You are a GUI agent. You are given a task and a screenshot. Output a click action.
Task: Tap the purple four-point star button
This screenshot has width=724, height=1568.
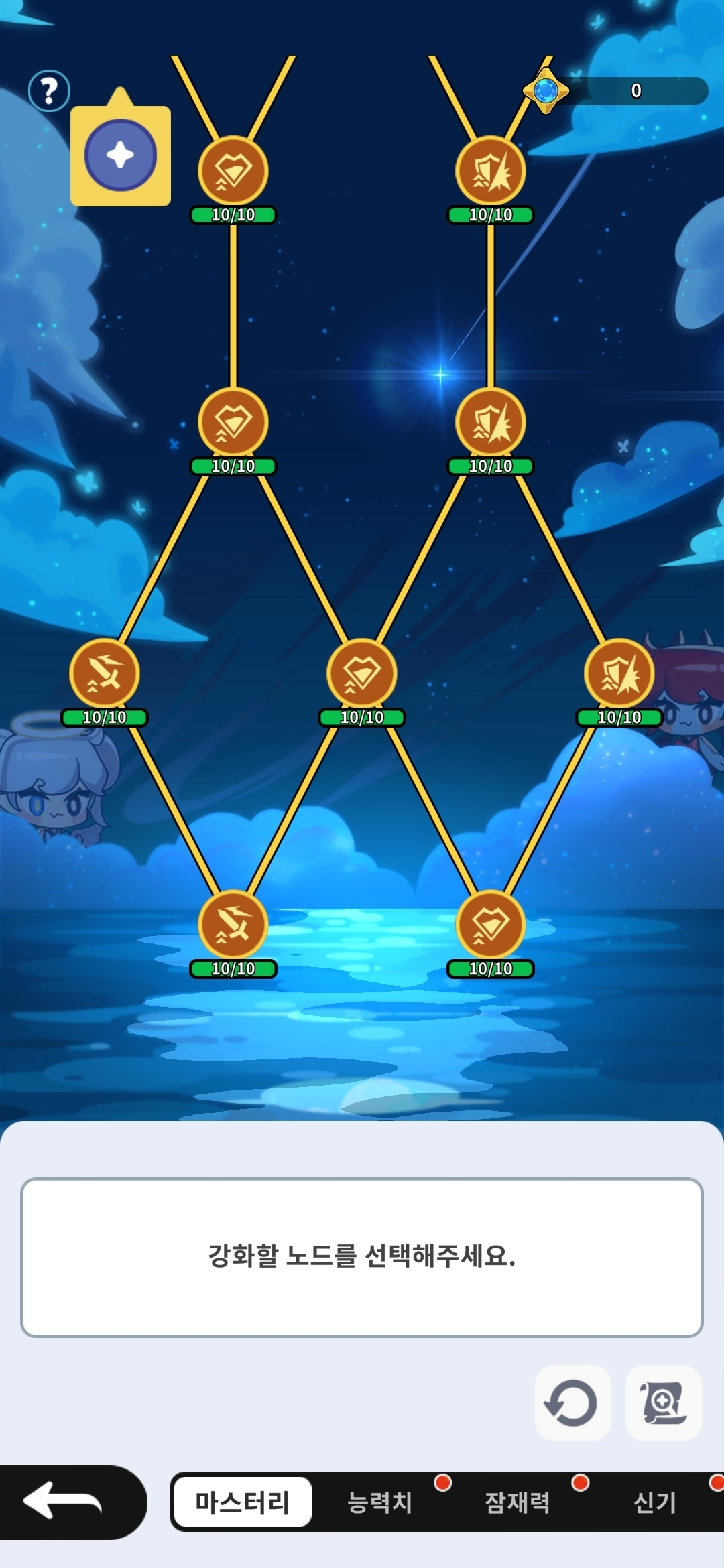[x=121, y=155]
